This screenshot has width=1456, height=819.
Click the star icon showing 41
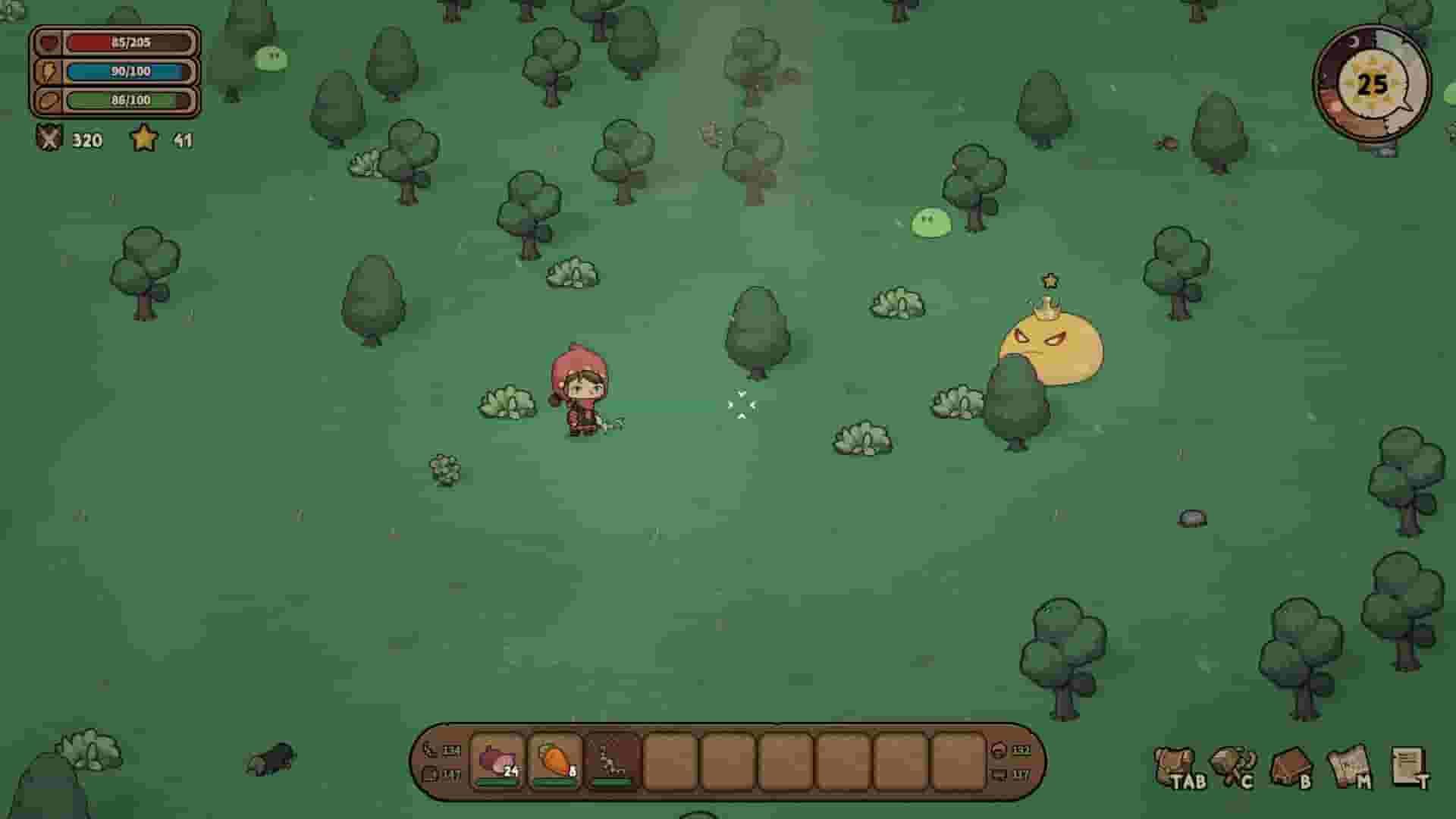pyautogui.click(x=145, y=140)
